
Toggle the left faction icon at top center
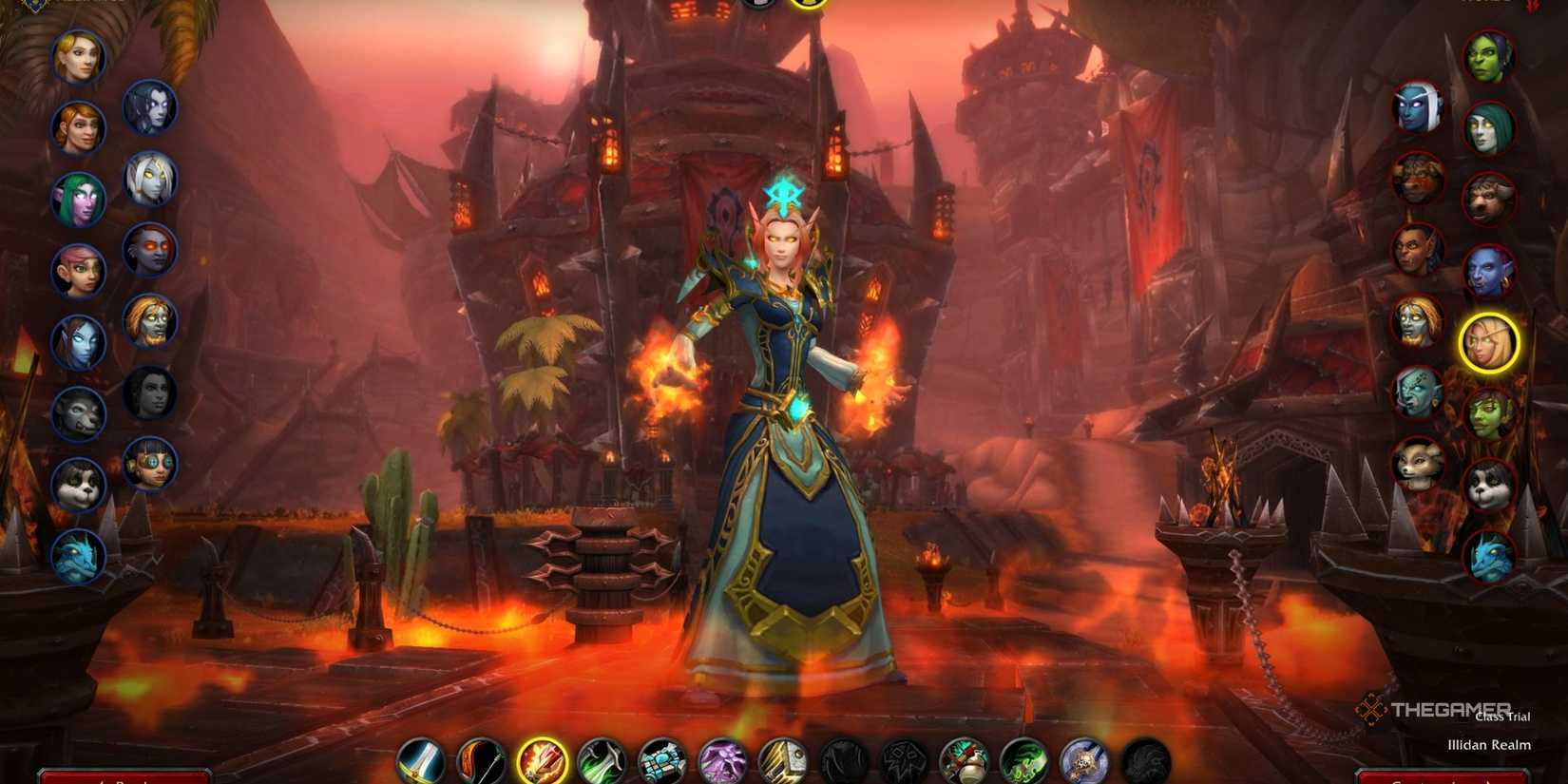point(757,5)
